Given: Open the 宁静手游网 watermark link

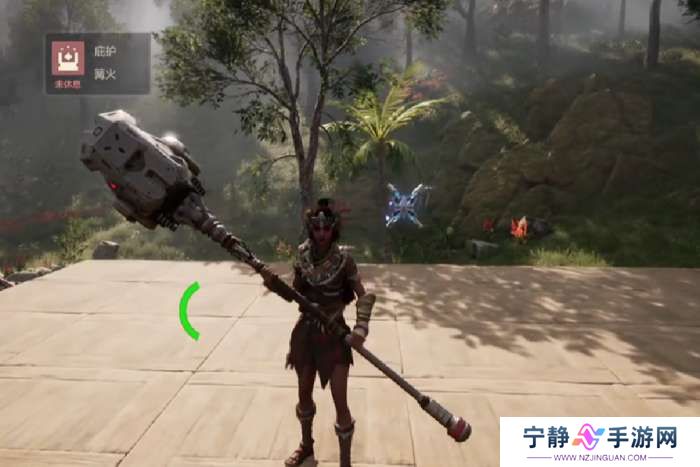Looking at the screenshot, I should pyautogui.click(x=599, y=441).
